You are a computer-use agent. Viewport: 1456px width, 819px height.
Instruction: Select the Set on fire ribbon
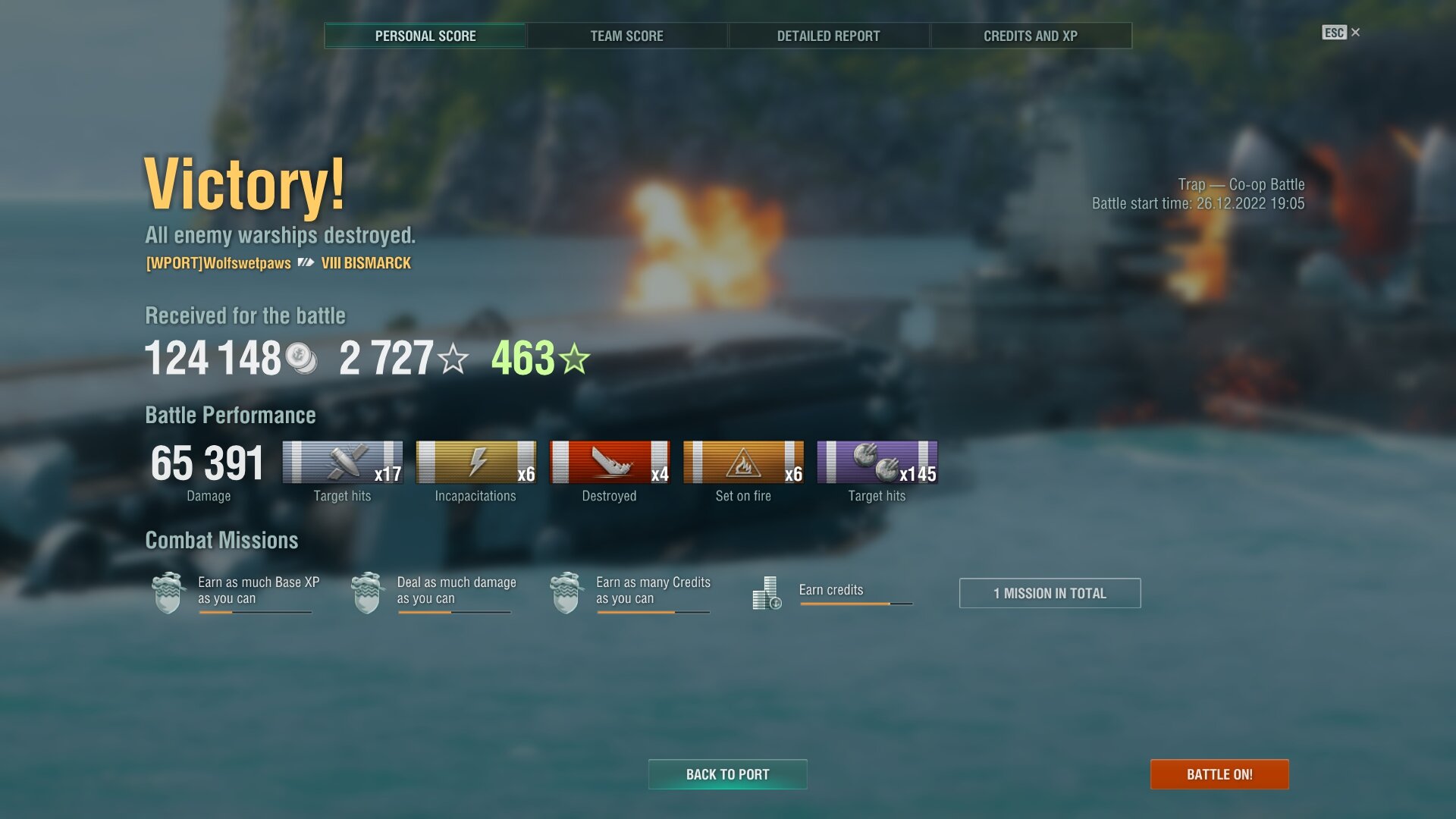coord(743,463)
